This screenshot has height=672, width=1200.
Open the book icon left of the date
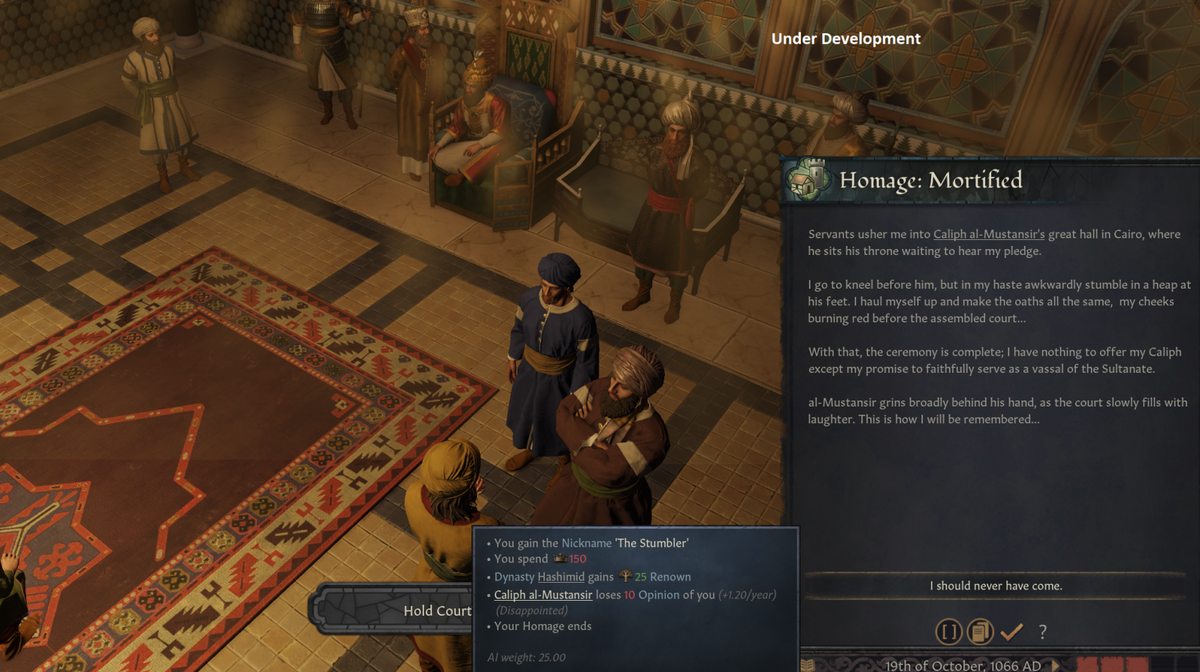808,664
